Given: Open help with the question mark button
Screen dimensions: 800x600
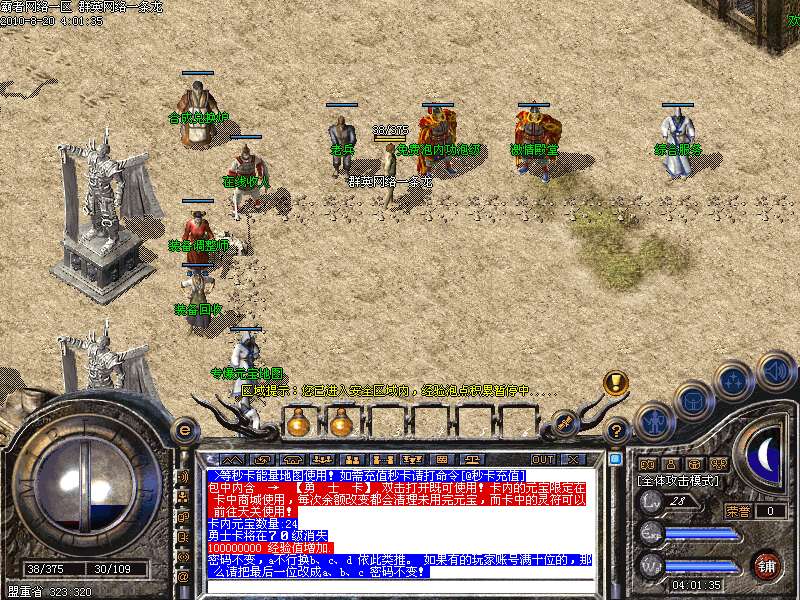Looking at the screenshot, I should coord(617,430).
